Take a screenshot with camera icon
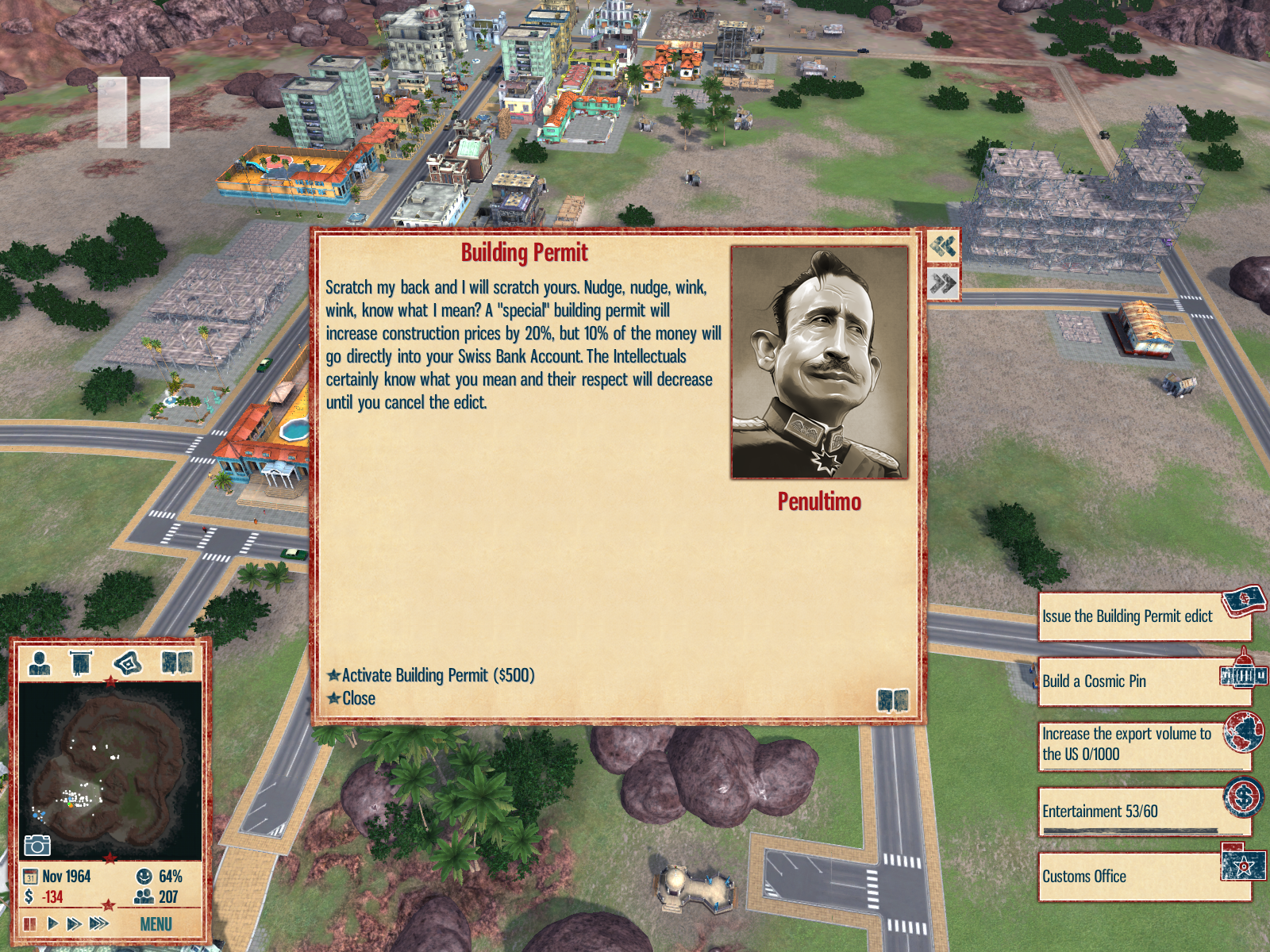Screen dimensions: 1270x952 pyautogui.click(x=37, y=845)
